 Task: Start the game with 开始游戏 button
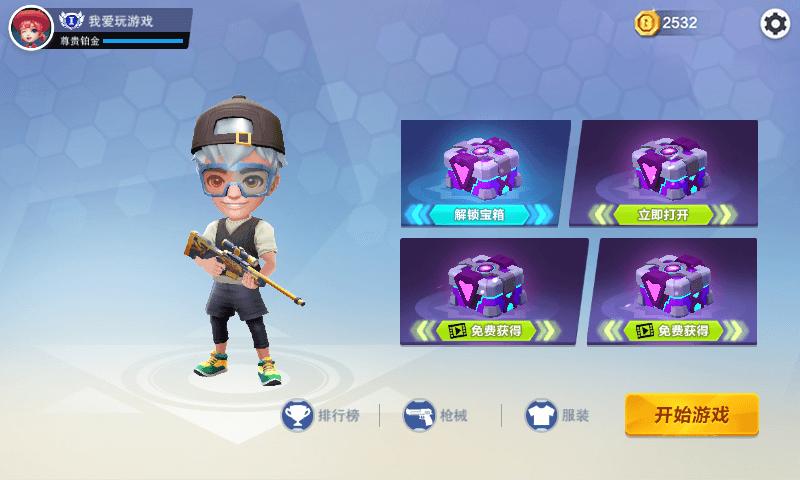[692, 415]
